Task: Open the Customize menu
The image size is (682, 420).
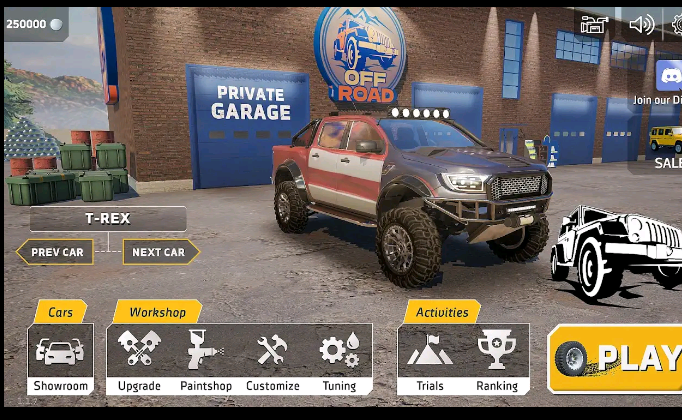Action: point(272,359)
